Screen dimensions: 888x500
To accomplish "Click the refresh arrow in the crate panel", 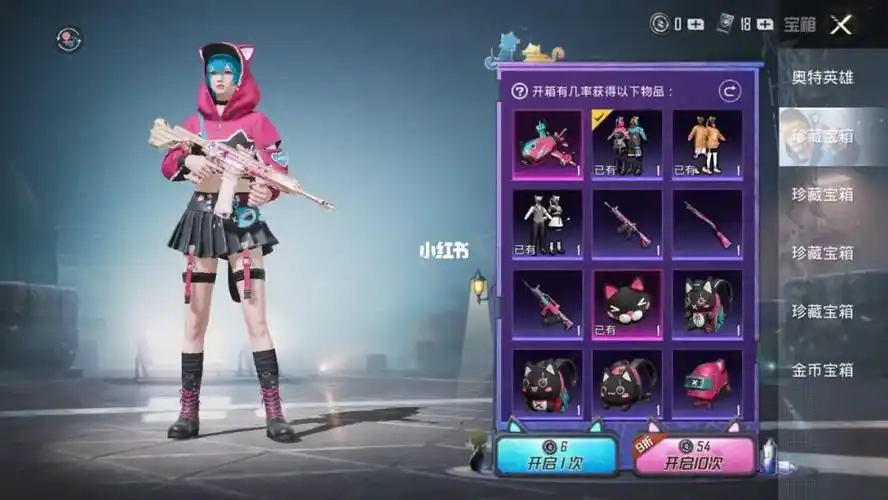I will click(x=731, y=91).
